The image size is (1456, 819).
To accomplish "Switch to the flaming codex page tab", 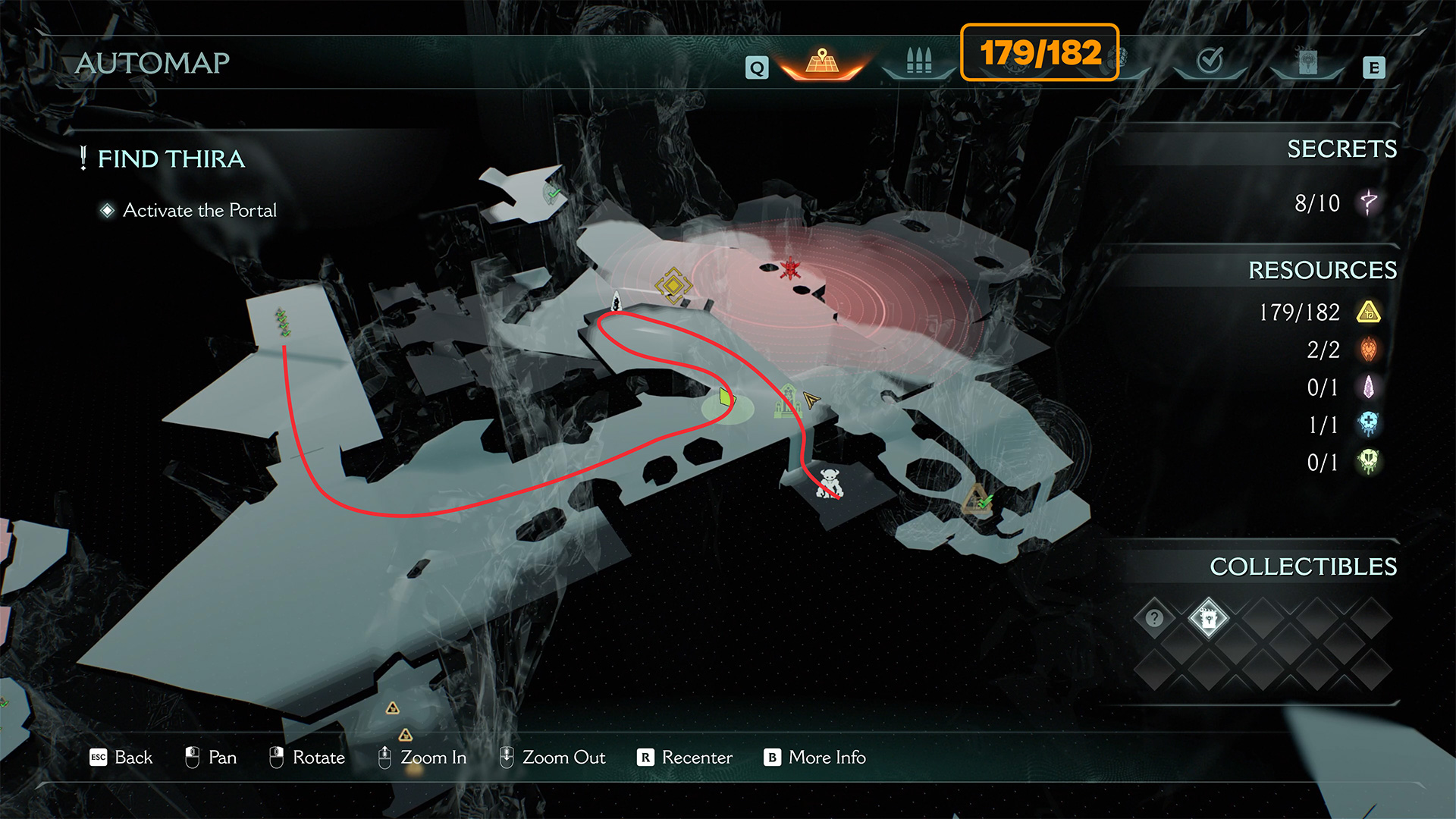I will [1307, 62].
